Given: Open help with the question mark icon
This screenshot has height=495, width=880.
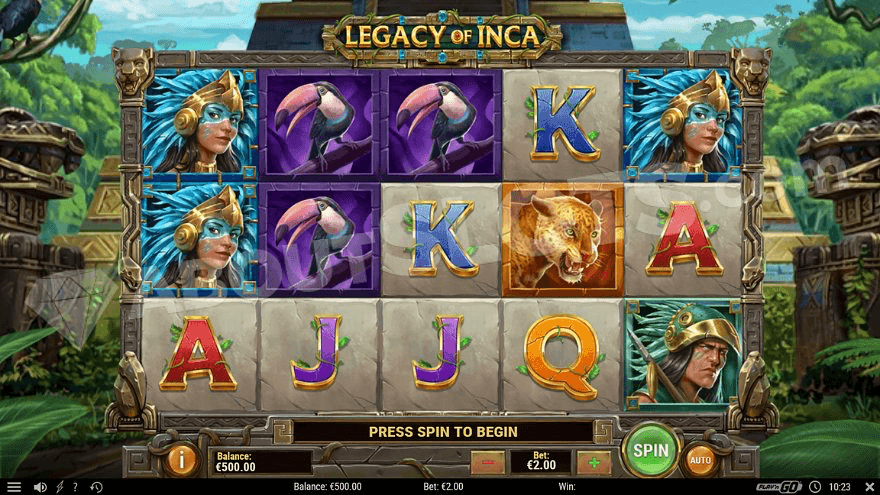Looking at the screenshot, I should (x=75, y=487).
